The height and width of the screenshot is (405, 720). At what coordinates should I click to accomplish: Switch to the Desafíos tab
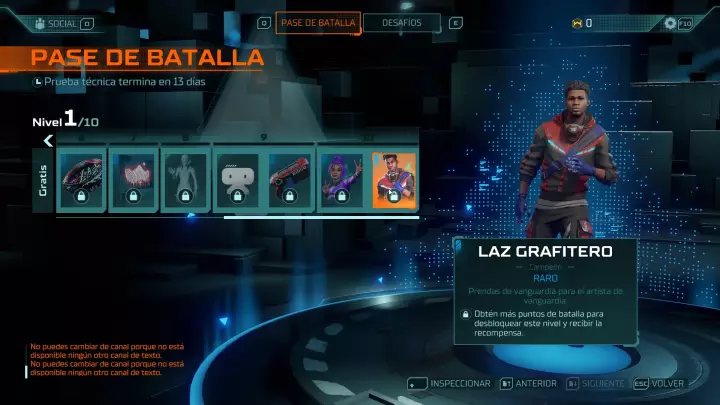pos(401,23)
